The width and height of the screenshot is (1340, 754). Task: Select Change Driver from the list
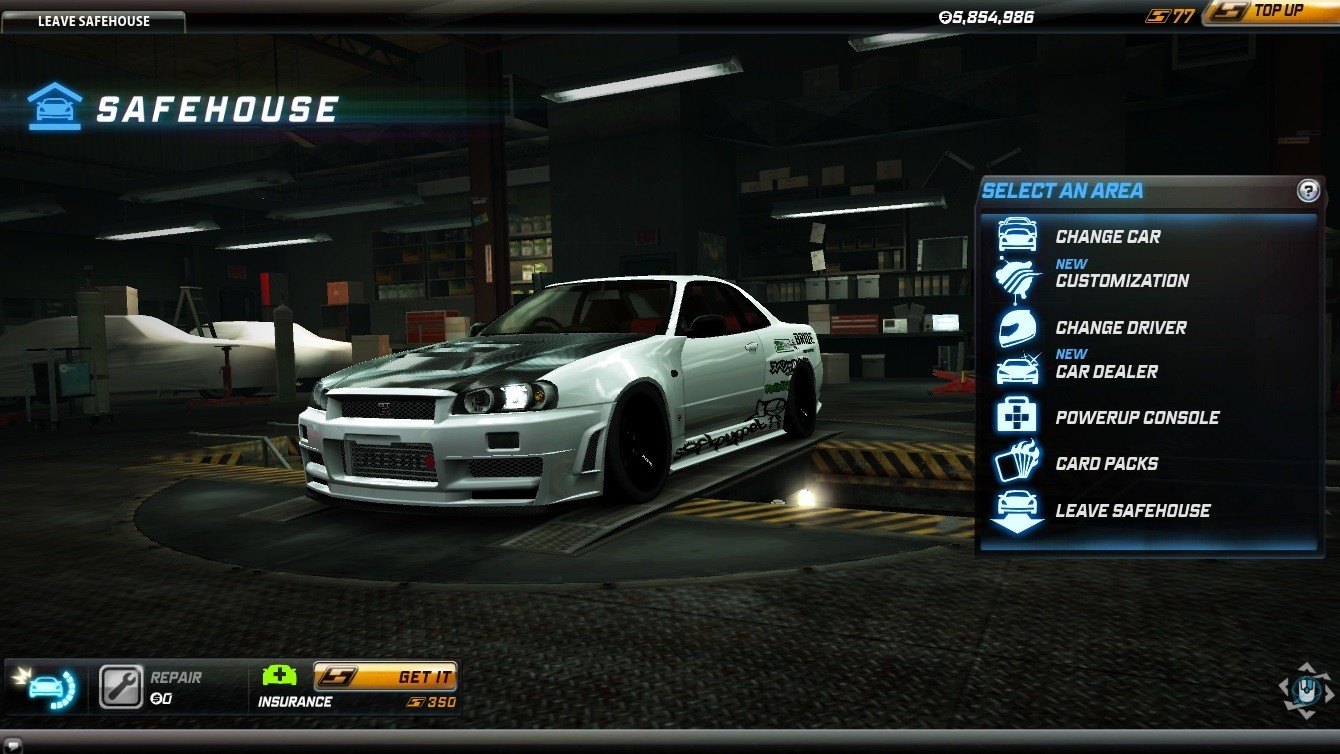click(1120, 328)
